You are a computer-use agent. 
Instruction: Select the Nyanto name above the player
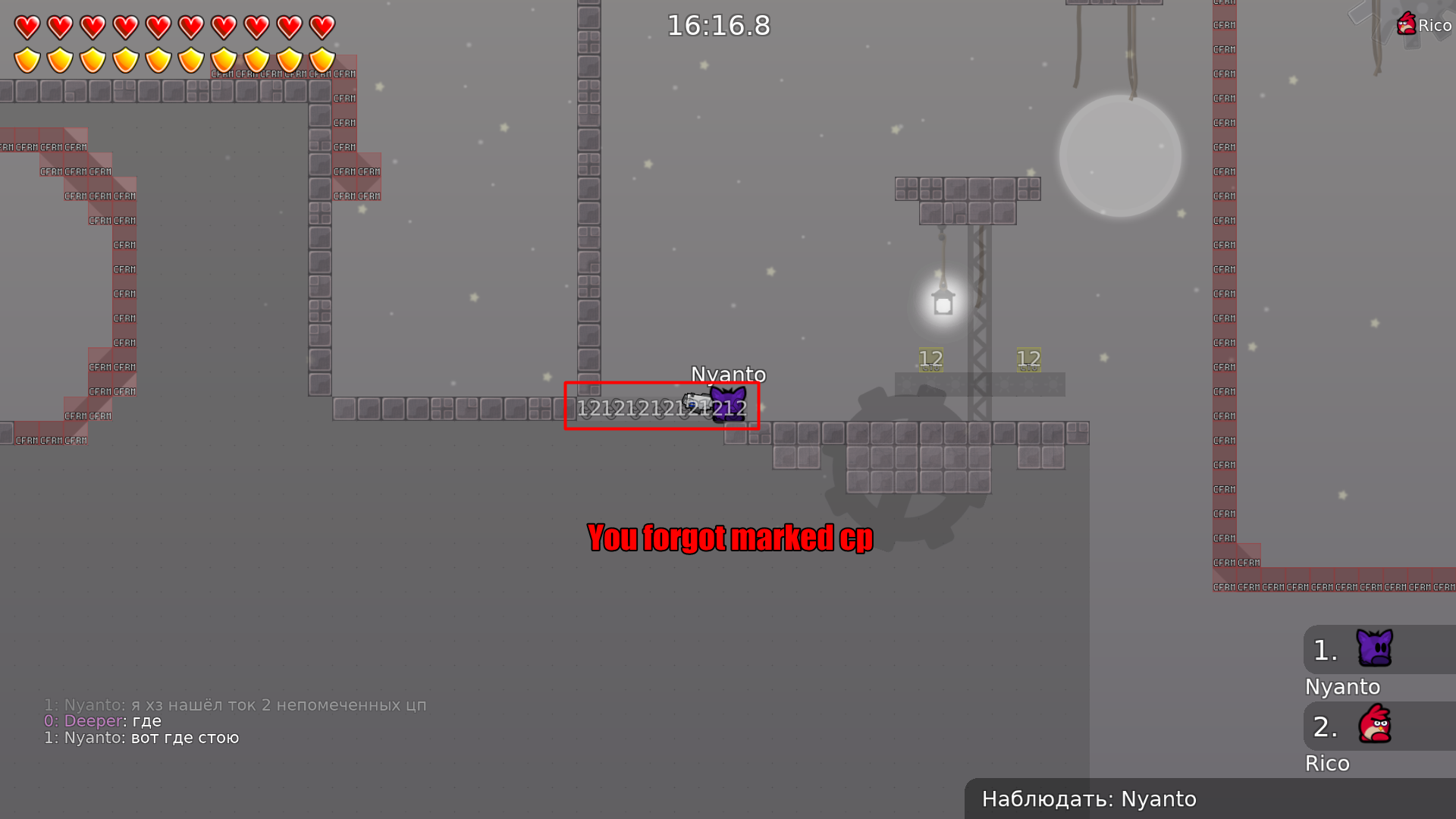coord(728,374)
